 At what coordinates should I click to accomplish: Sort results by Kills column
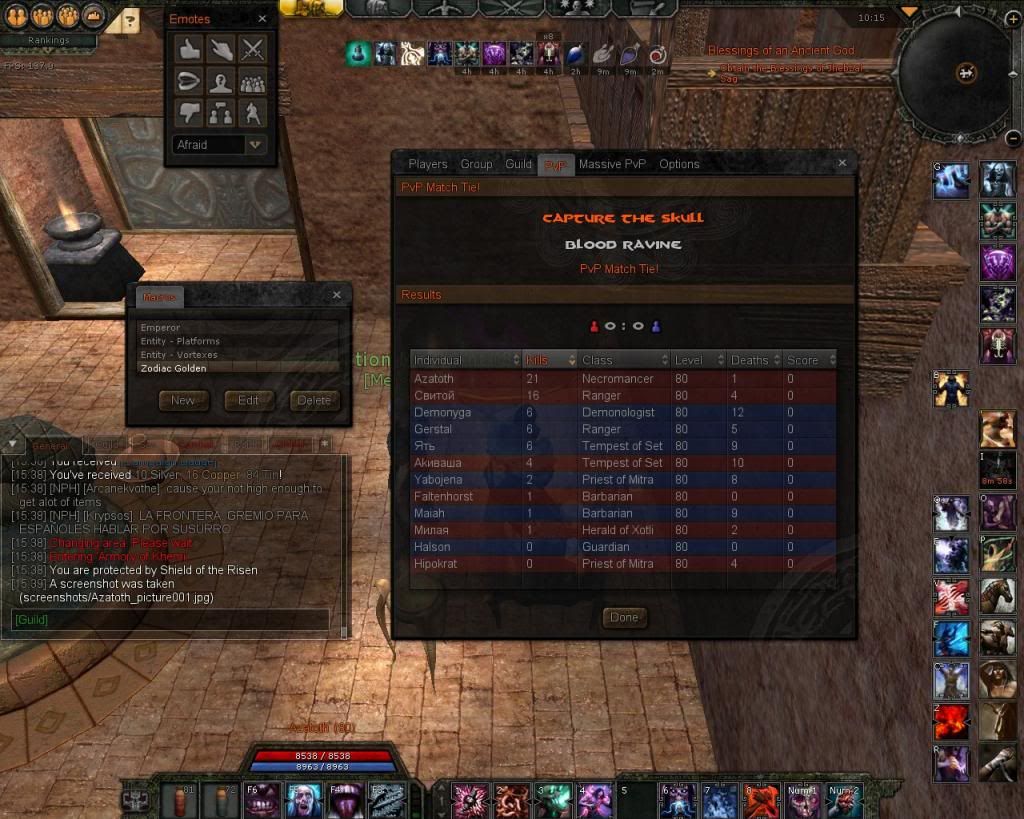550,360
